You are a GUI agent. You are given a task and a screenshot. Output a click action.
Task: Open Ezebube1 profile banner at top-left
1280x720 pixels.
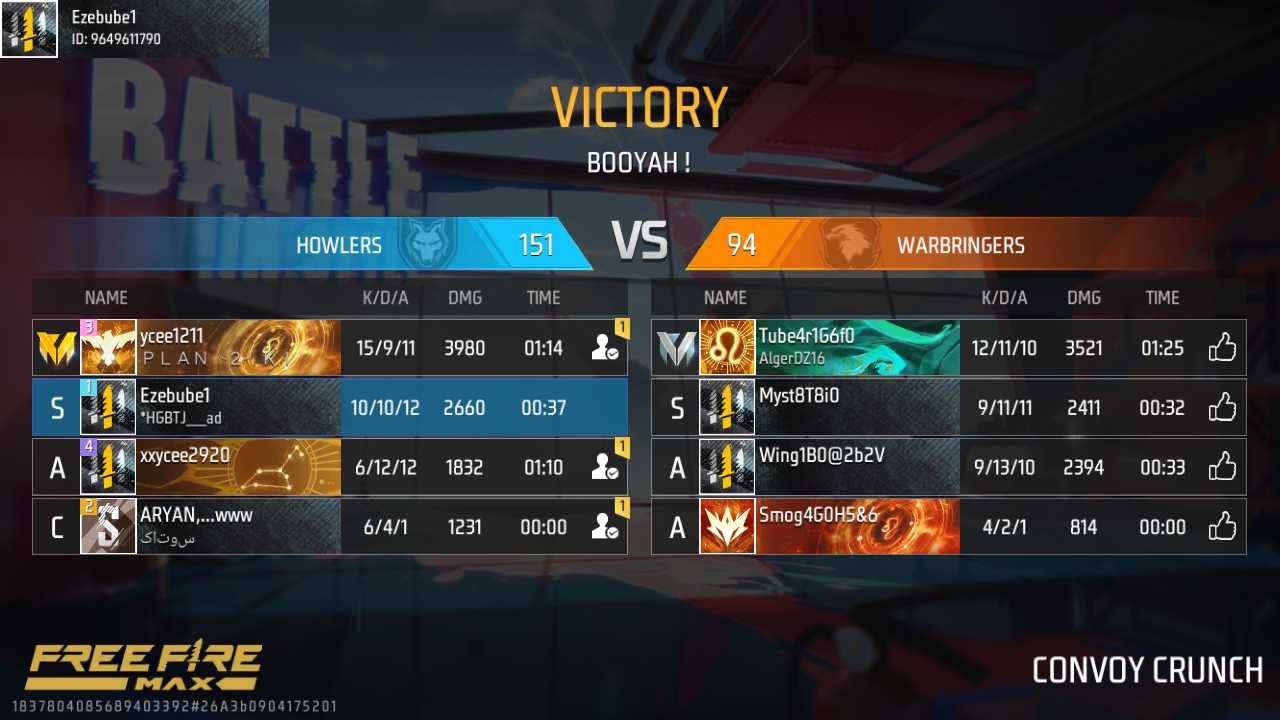(134, 28)
